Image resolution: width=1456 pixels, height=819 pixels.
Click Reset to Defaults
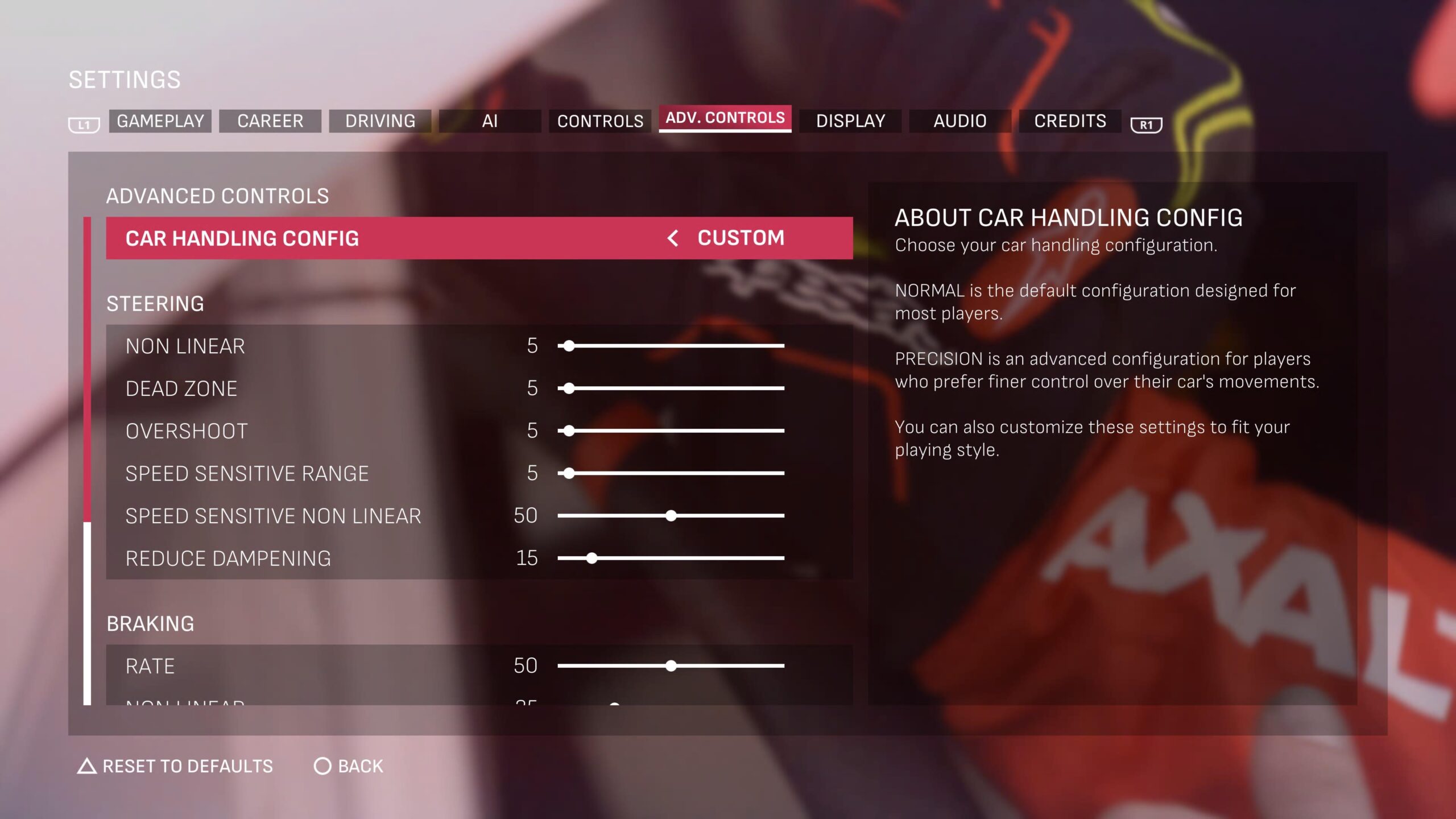(176, 767)
